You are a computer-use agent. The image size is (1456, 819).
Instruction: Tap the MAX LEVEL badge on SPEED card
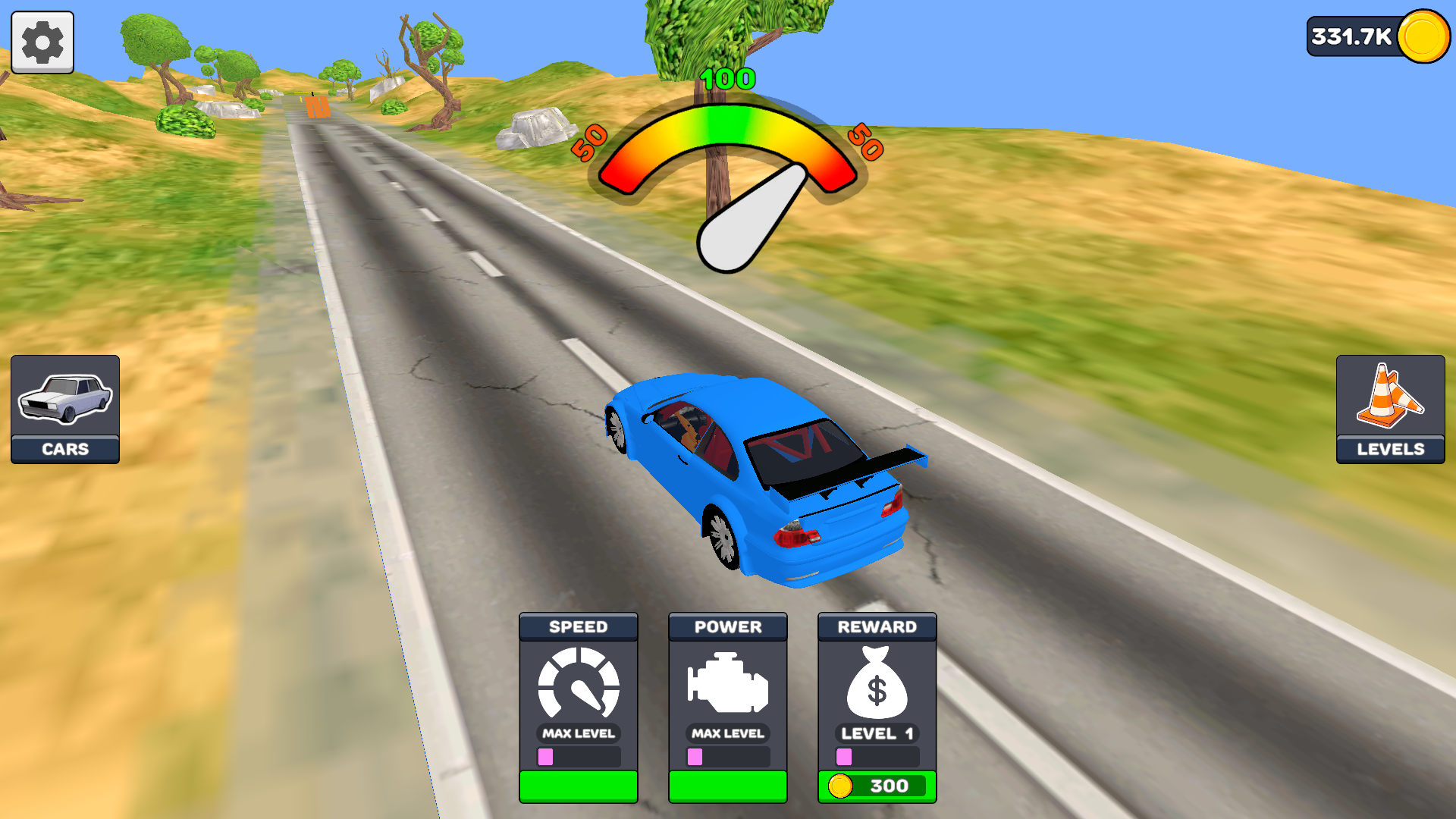coord(578,733)
